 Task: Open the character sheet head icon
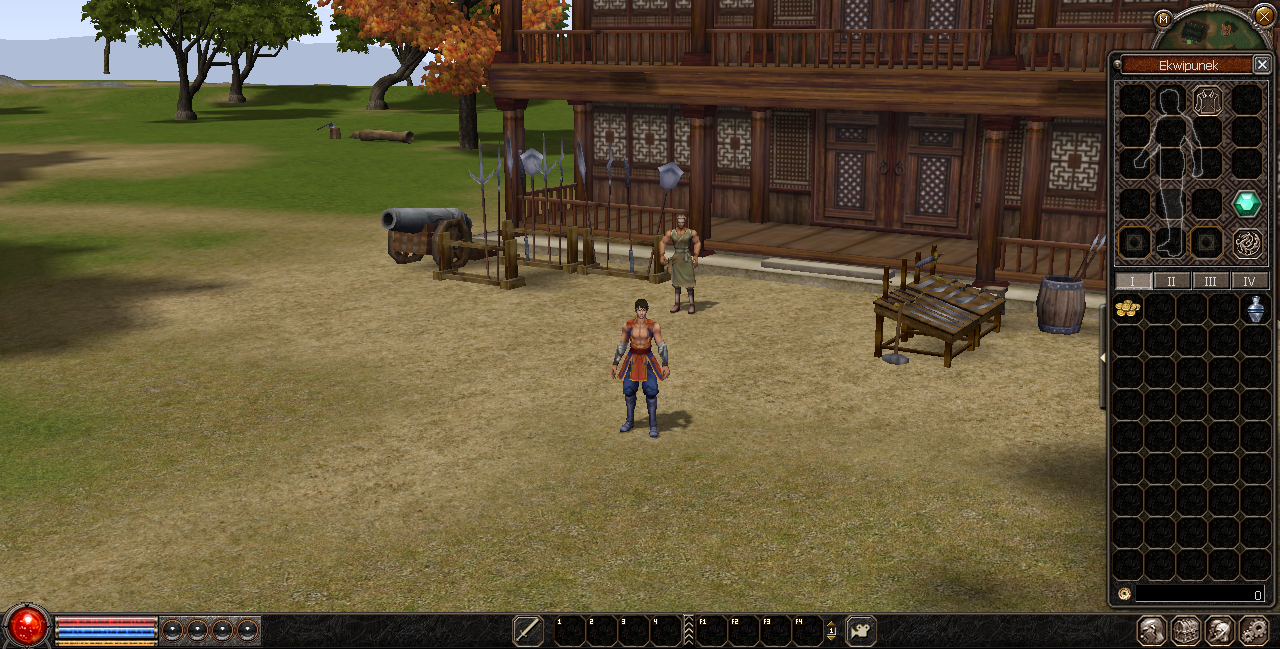1151,631
